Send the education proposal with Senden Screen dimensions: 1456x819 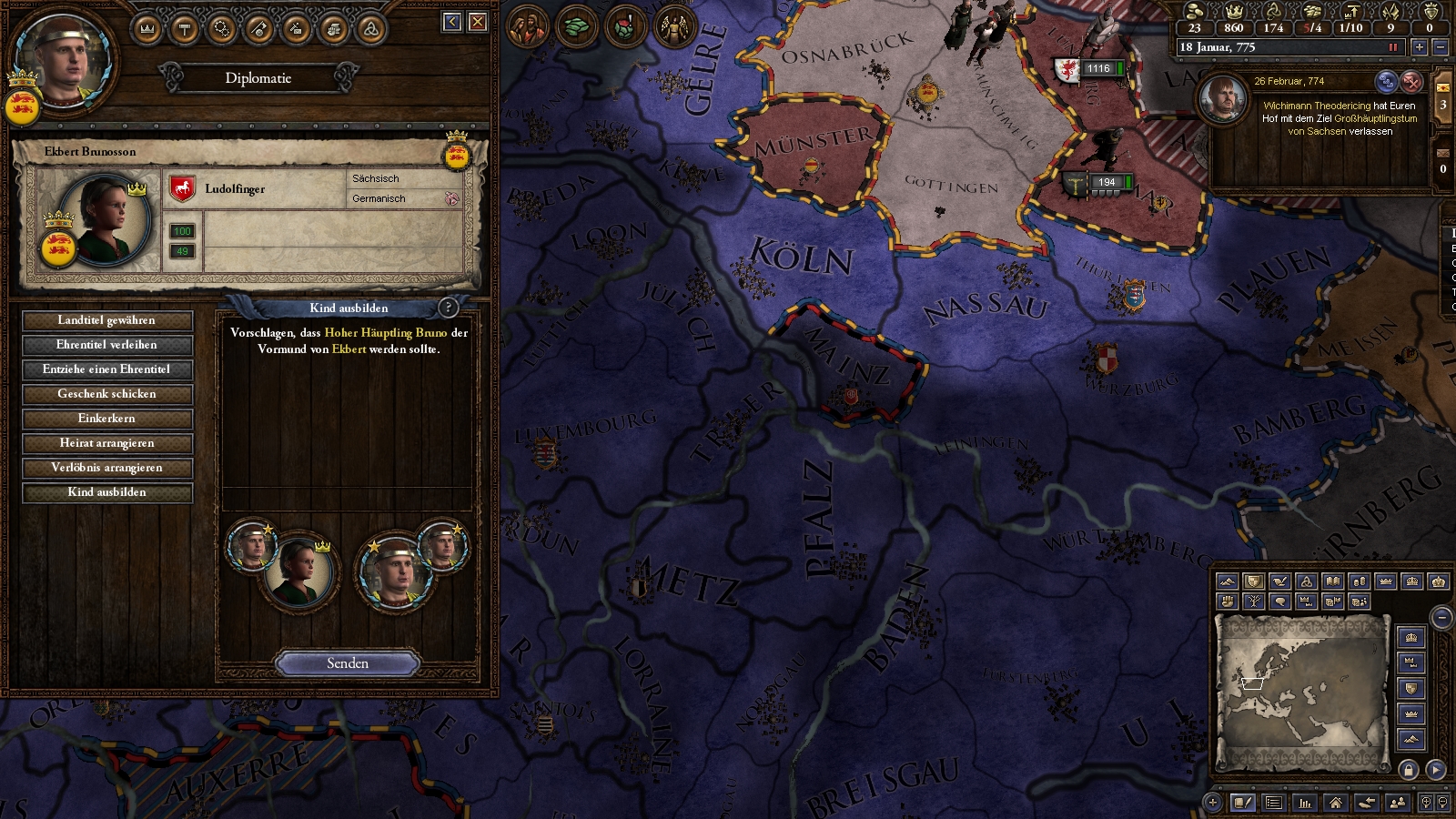[x=348, y=663]
